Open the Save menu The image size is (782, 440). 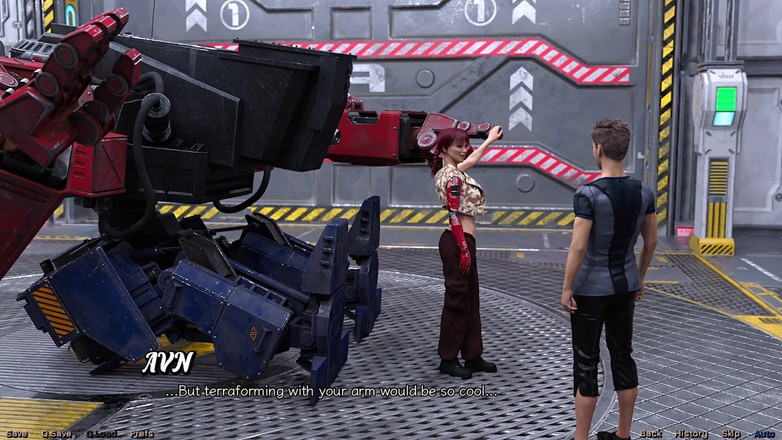pos(17,434)
